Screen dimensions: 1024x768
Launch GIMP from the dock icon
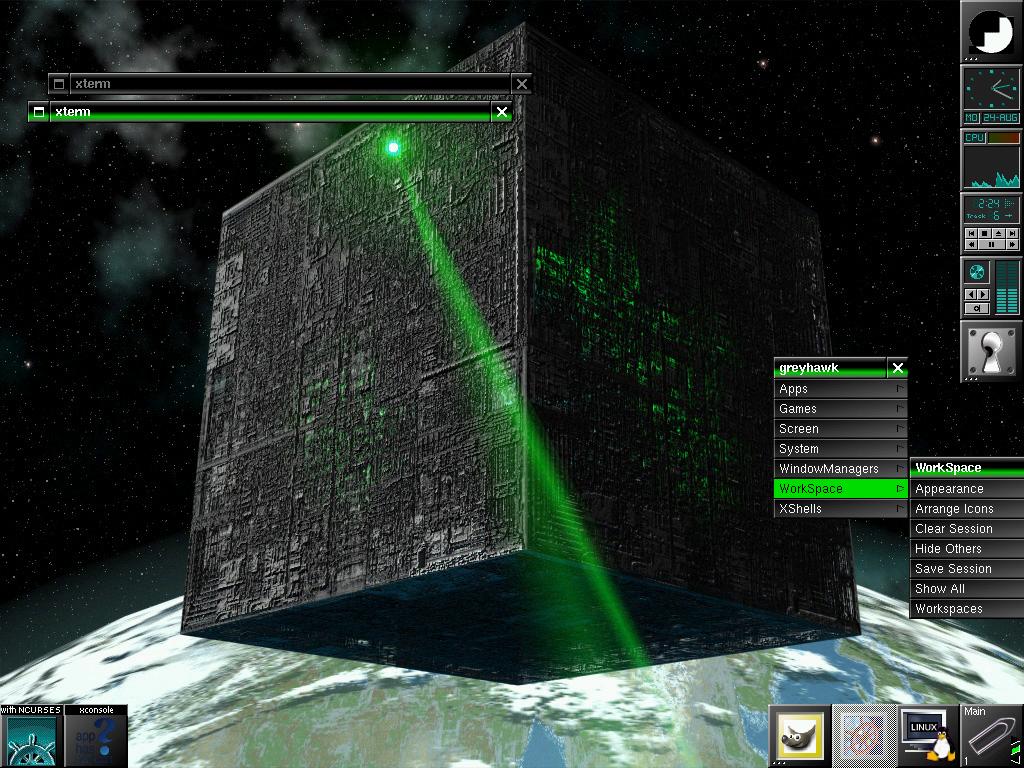point(799,737)
